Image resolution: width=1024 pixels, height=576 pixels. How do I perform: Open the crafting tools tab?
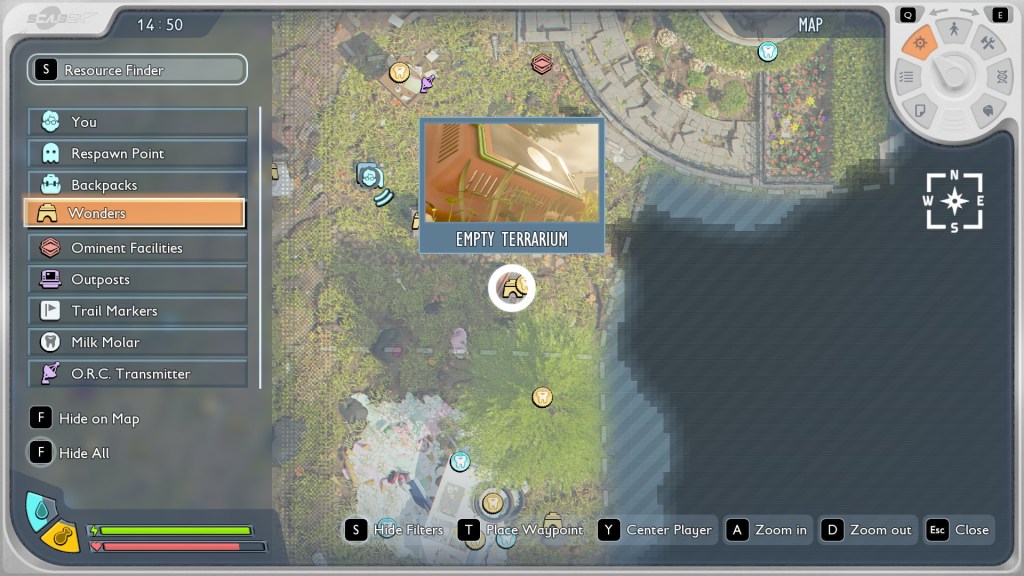(987, 44)
